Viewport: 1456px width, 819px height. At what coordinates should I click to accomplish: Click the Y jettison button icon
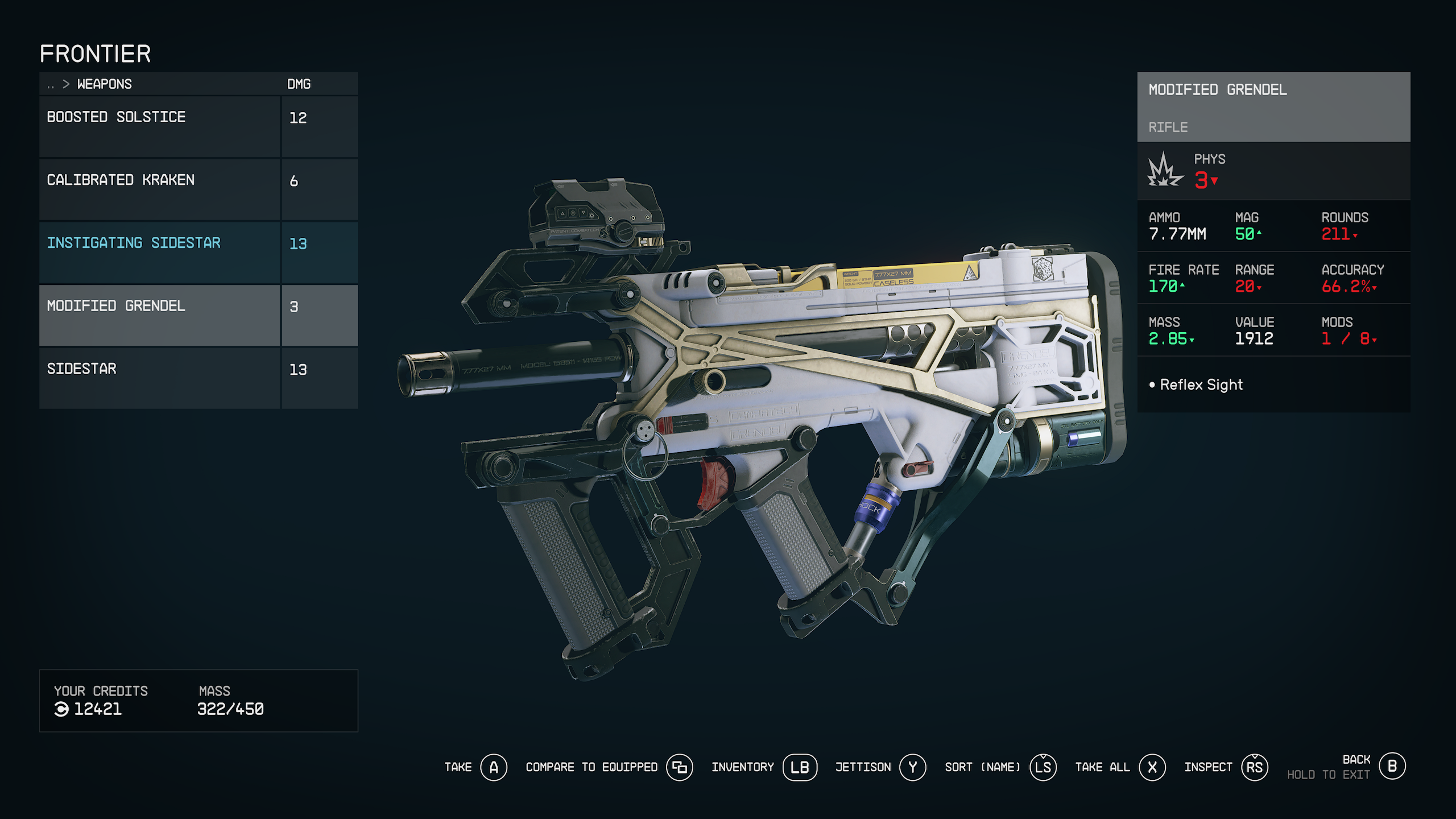913,767
